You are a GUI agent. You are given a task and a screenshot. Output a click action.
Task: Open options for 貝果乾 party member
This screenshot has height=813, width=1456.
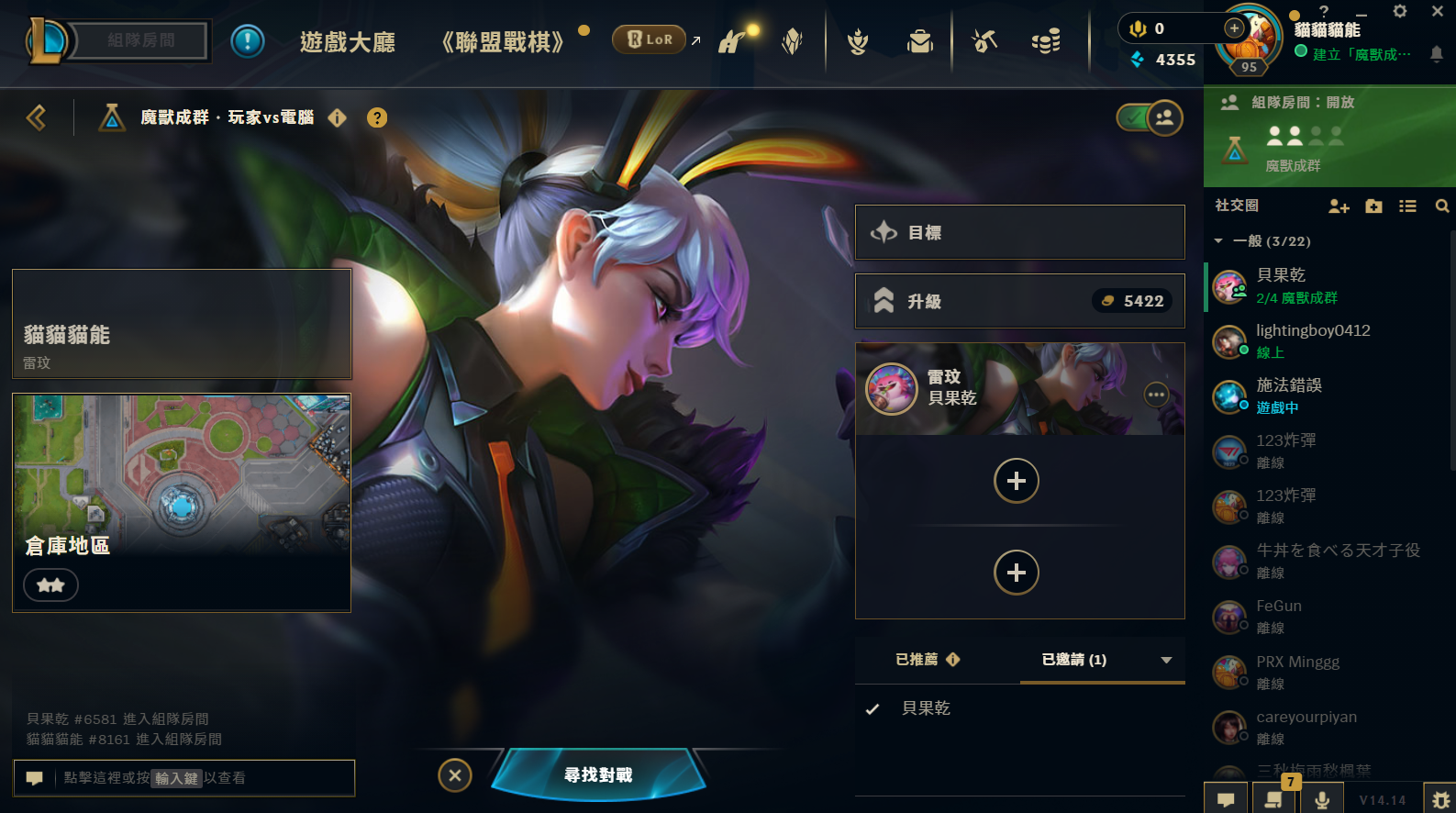click(x=1156, y=395)
